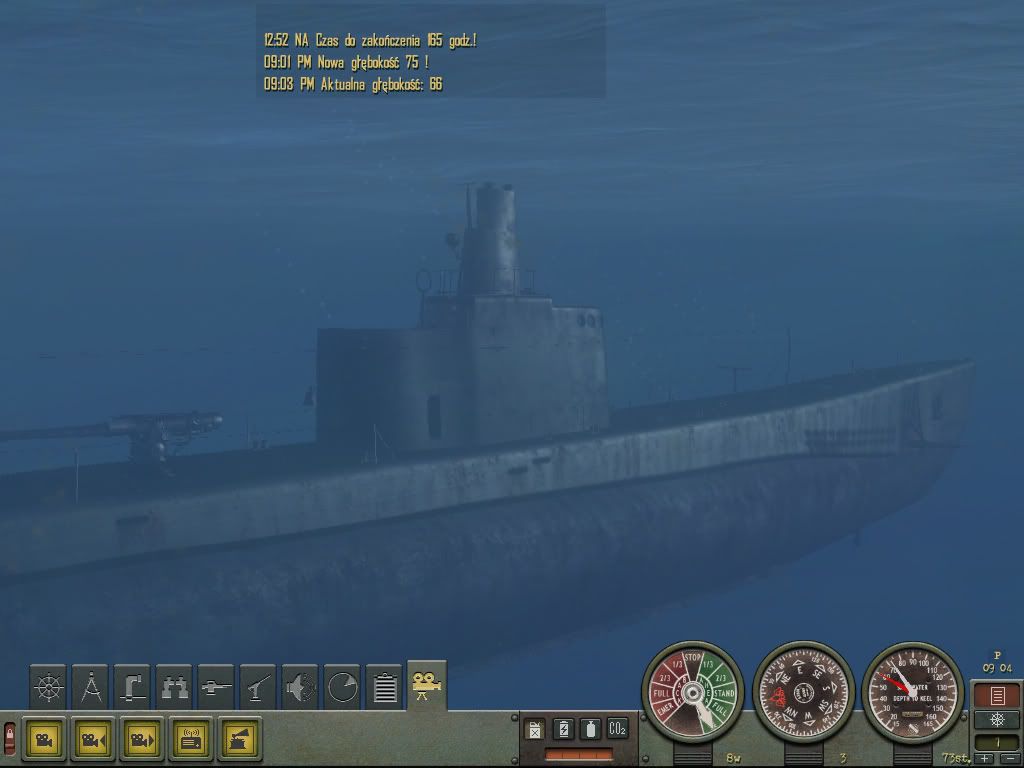Switch to the periscope station tab

(x=132, y=686)
